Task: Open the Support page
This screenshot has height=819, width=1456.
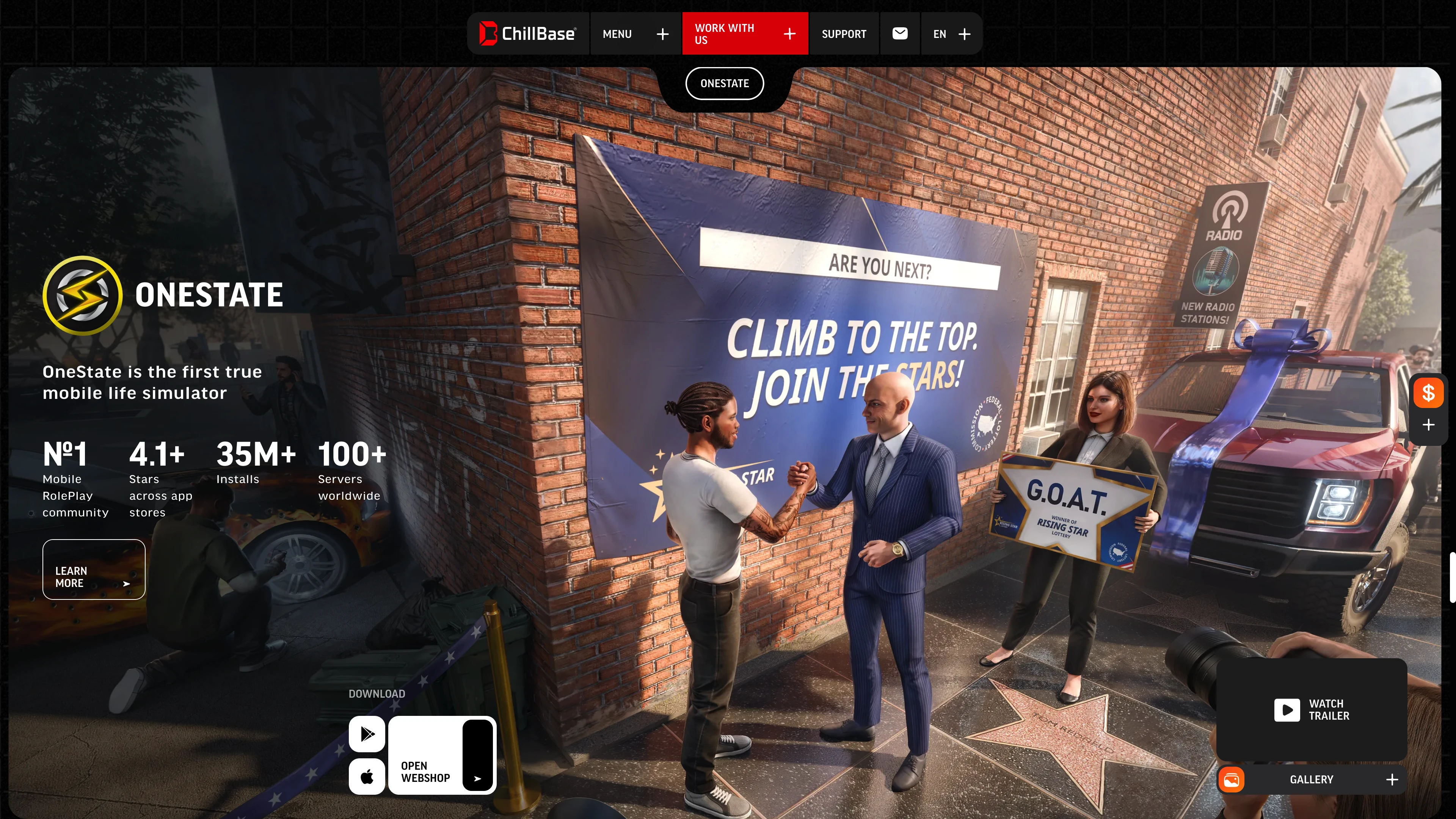Action: pyautogui.click(x=843, y=34)
